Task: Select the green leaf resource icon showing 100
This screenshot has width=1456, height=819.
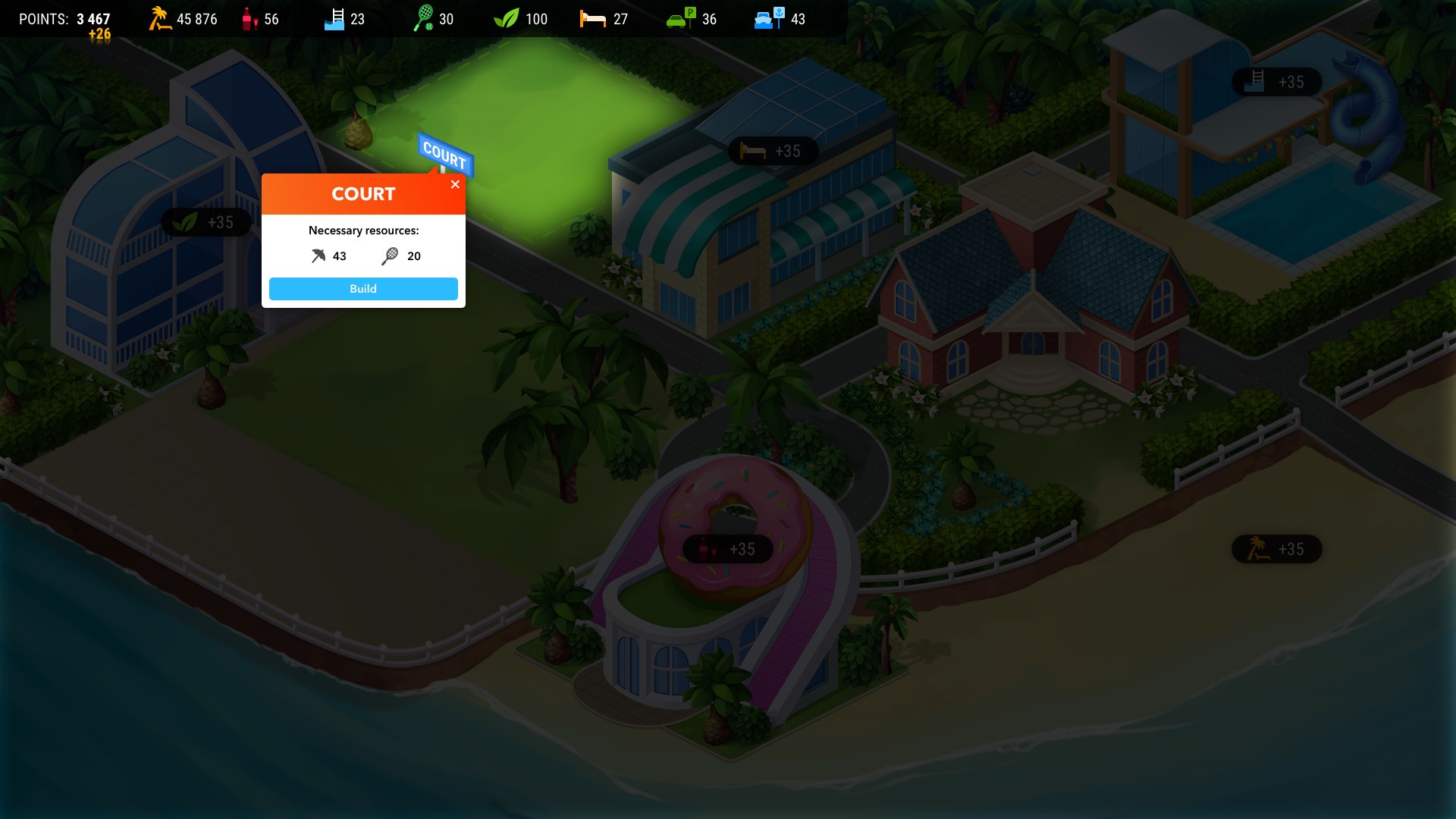Action: tap(507, 19)
